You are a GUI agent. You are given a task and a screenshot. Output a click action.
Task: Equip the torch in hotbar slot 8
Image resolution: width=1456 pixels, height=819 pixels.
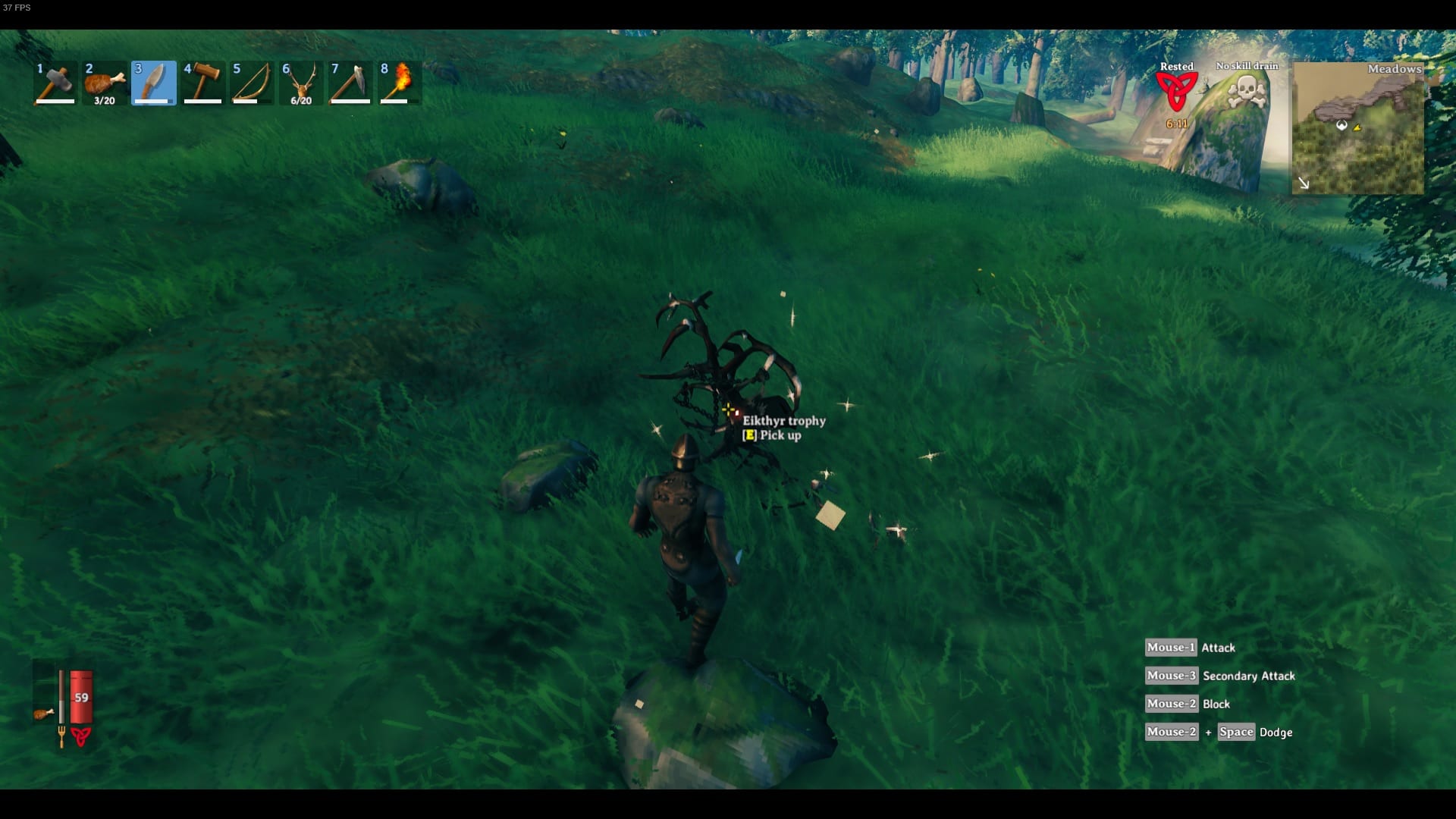point(399,82)
